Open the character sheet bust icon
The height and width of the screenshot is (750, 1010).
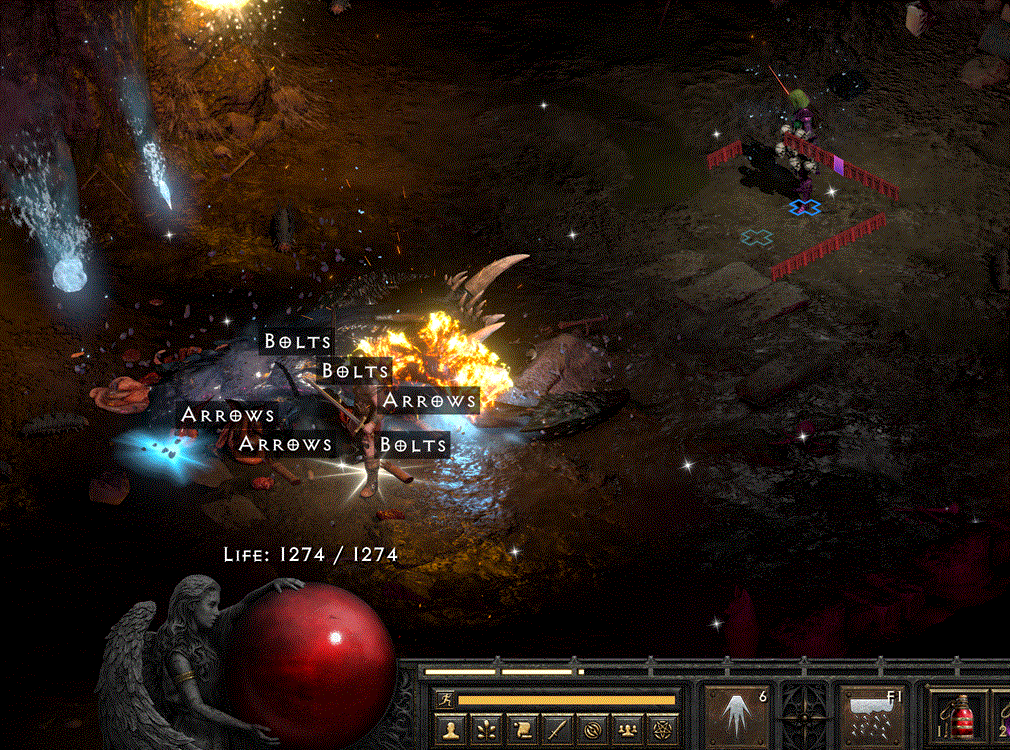click(x=451, y=731)
